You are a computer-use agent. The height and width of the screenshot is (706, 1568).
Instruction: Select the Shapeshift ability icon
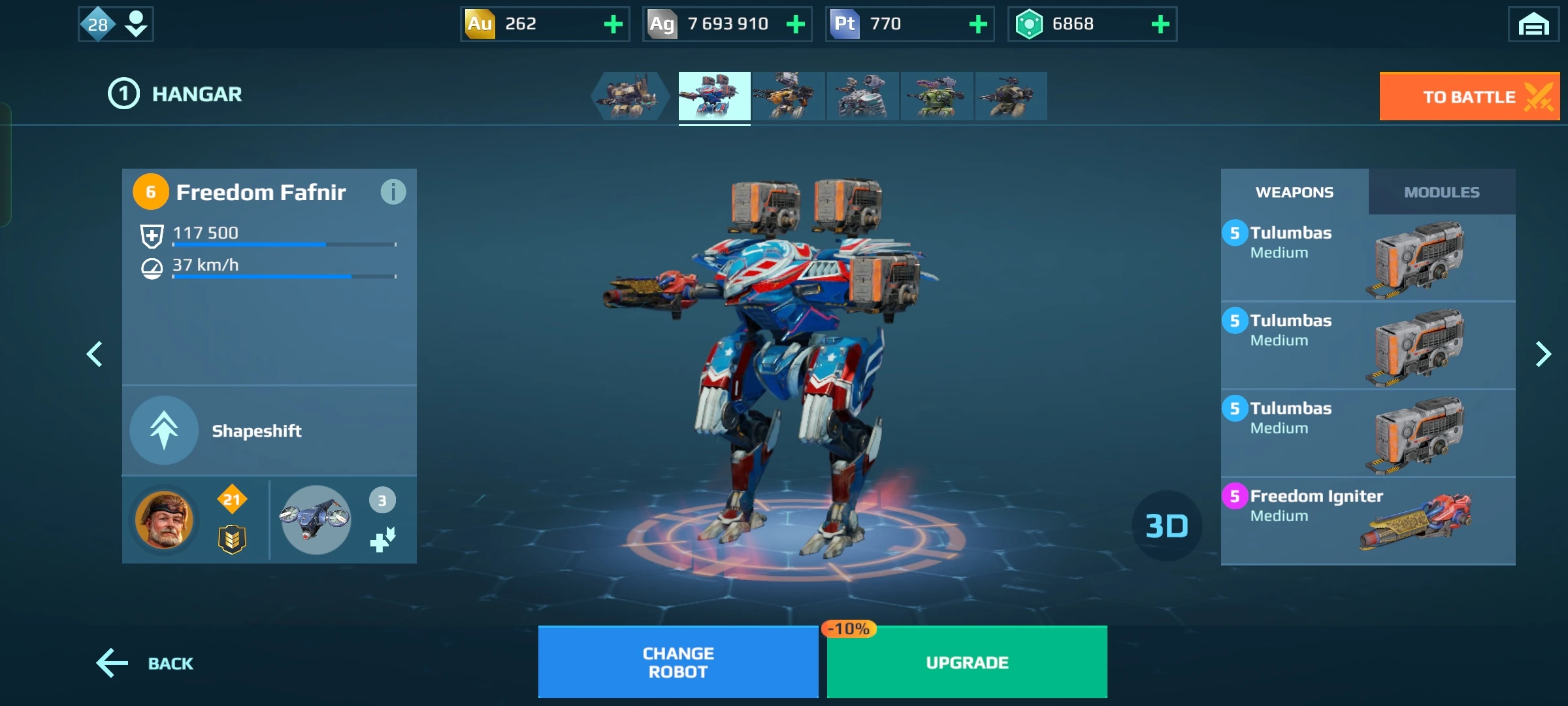[x=163, y=430]
